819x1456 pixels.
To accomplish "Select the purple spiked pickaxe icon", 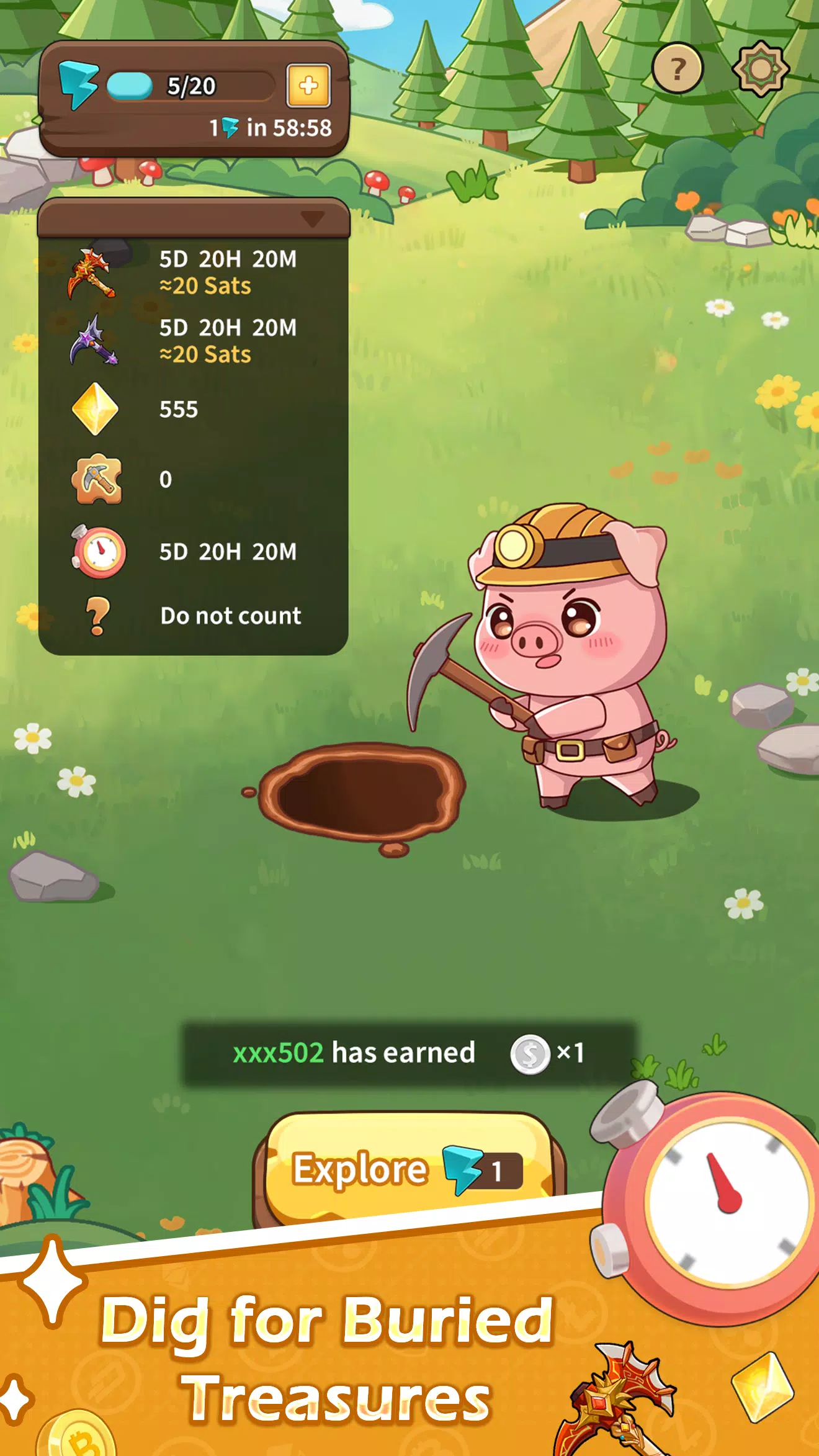I will (x=94, y=341).
